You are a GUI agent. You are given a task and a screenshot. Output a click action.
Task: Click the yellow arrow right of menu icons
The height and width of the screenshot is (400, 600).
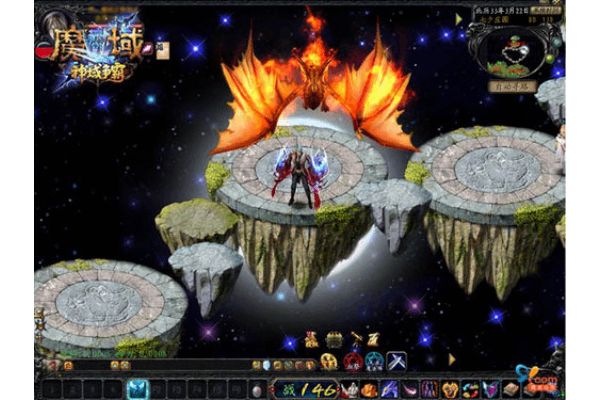tap(451, 358)
